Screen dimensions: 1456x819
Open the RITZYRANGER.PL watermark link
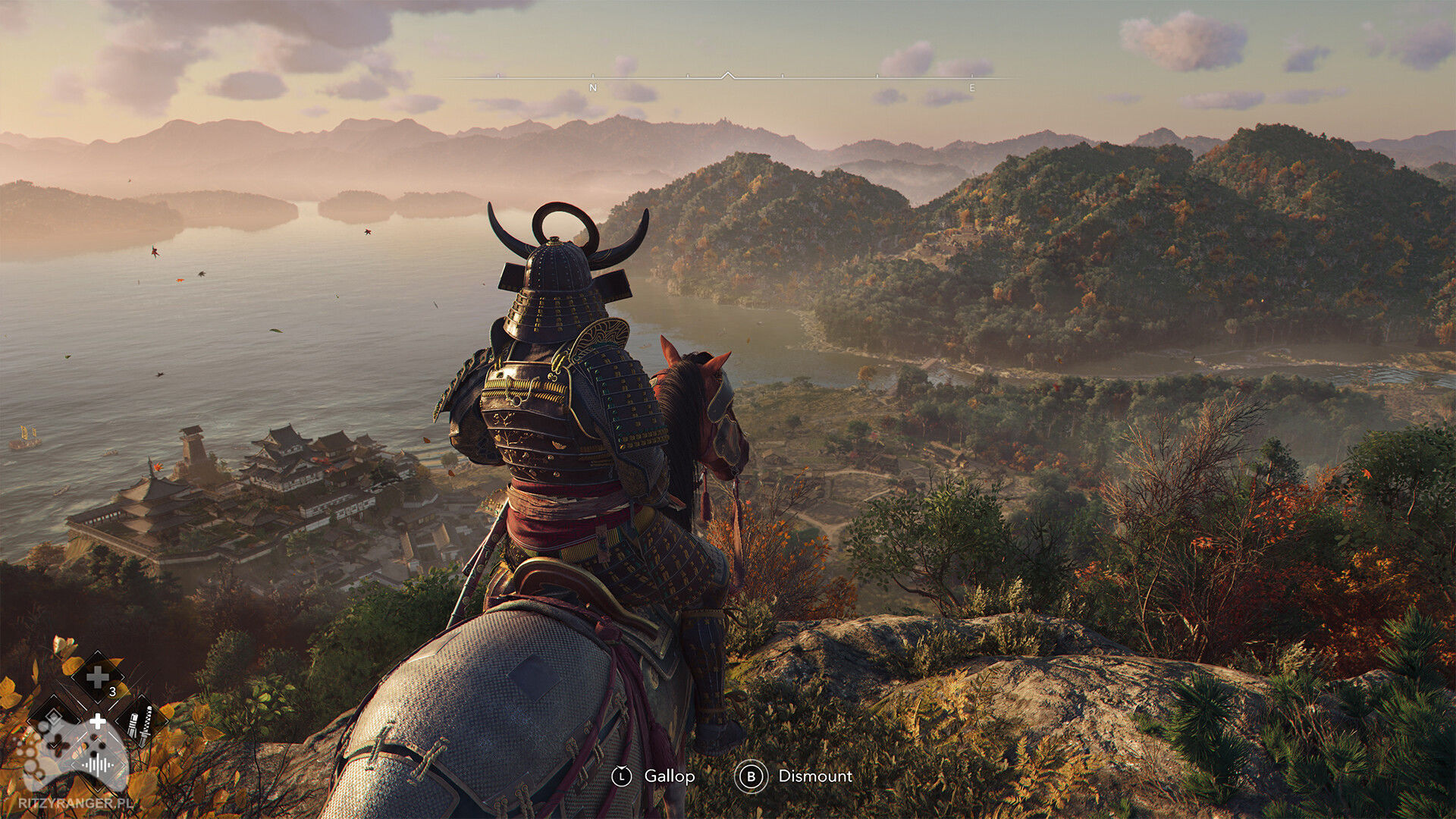[77, 802]
